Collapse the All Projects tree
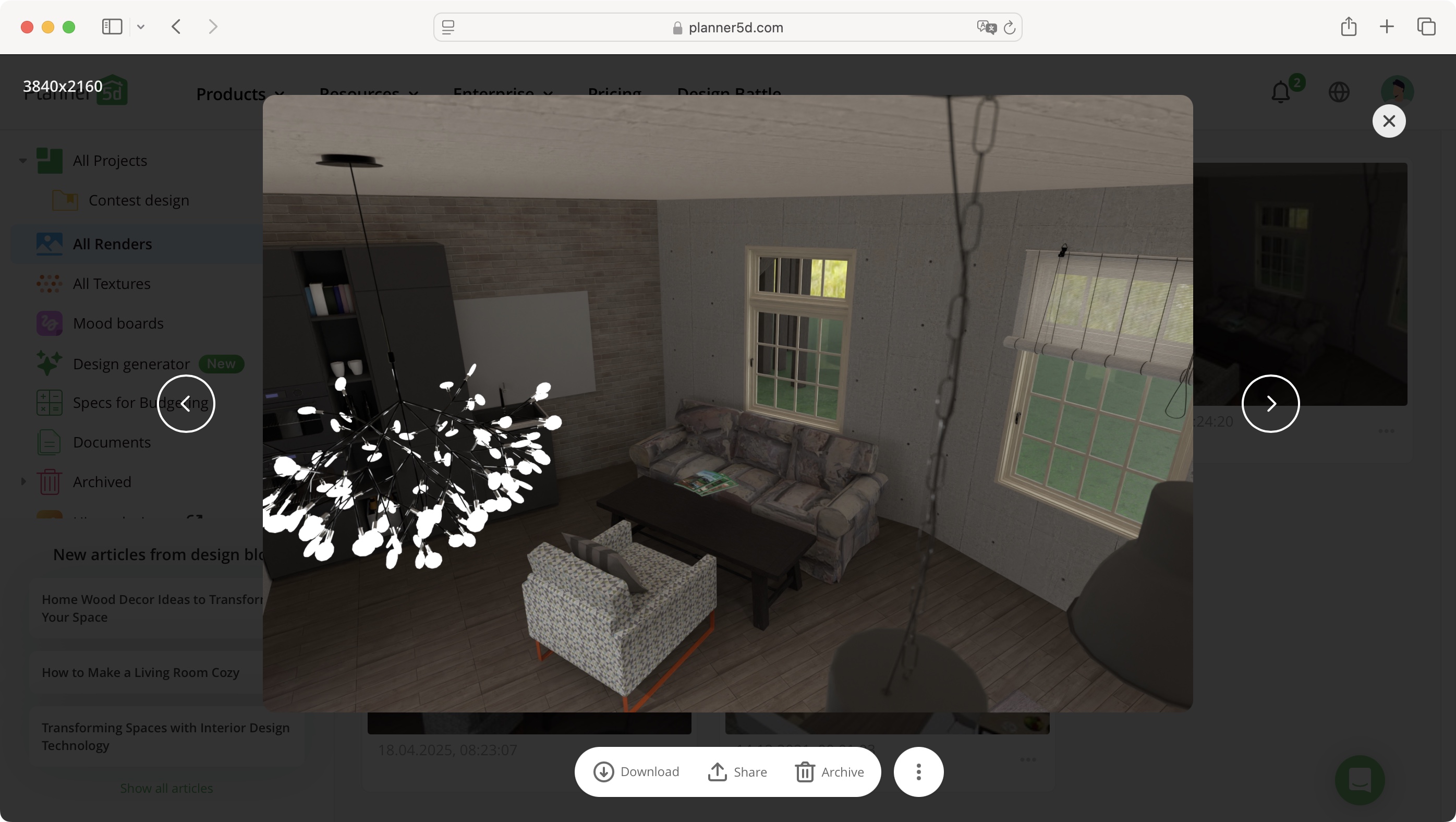 coord(22,160)
